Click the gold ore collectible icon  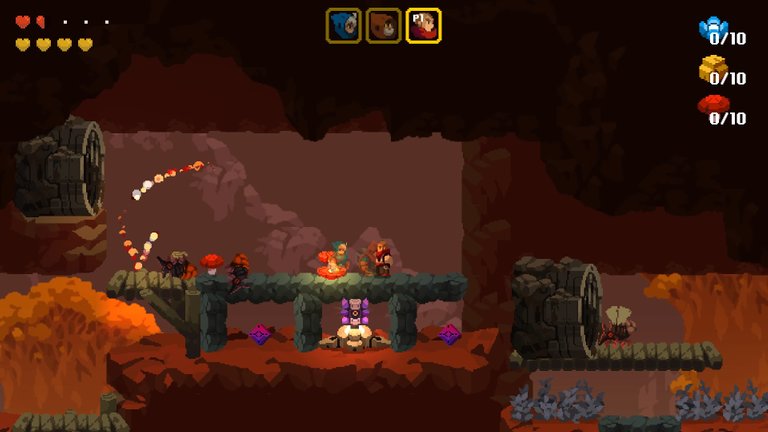point(713,67)
